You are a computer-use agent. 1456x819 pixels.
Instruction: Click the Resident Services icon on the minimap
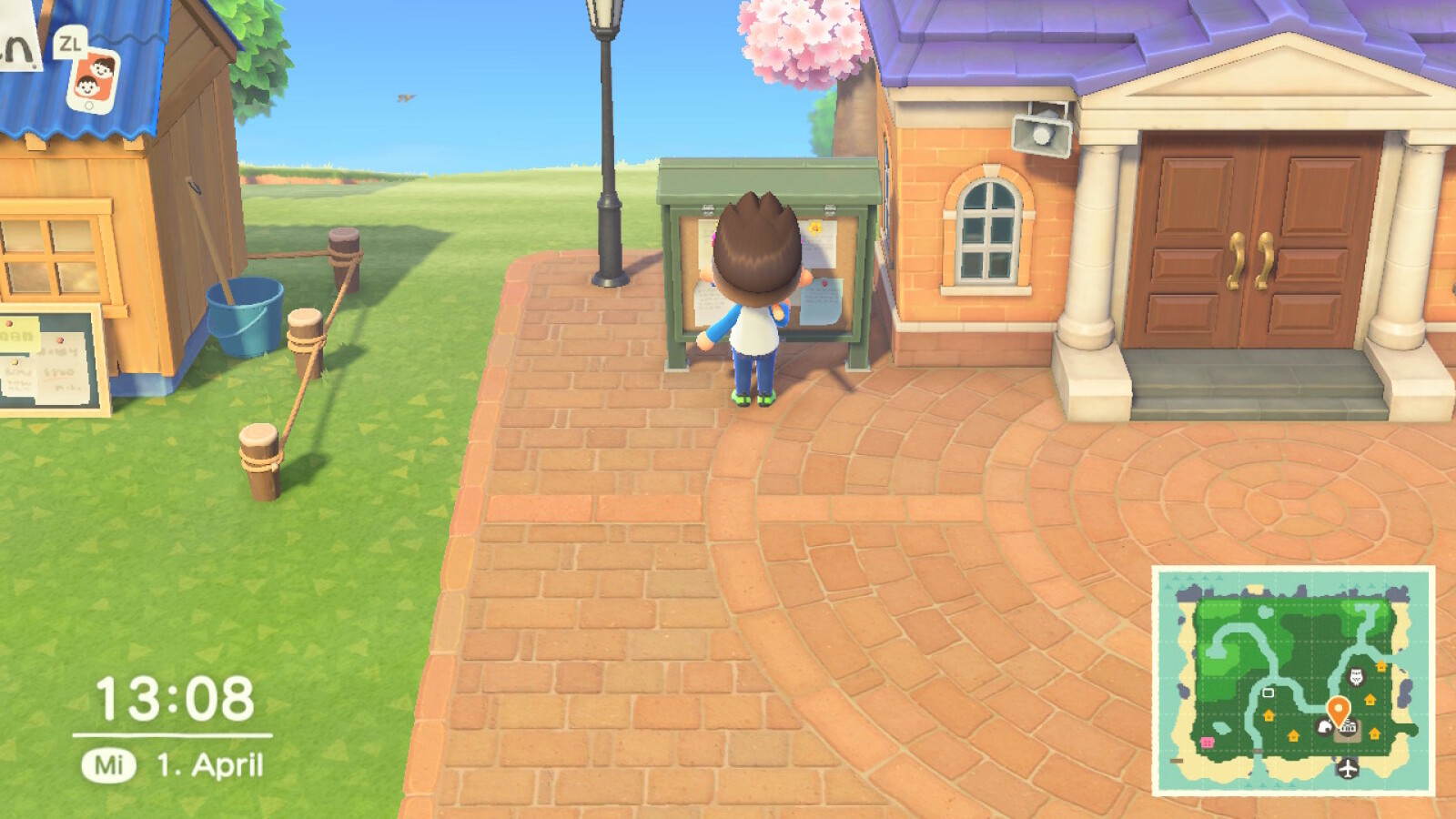point(1349,725)
